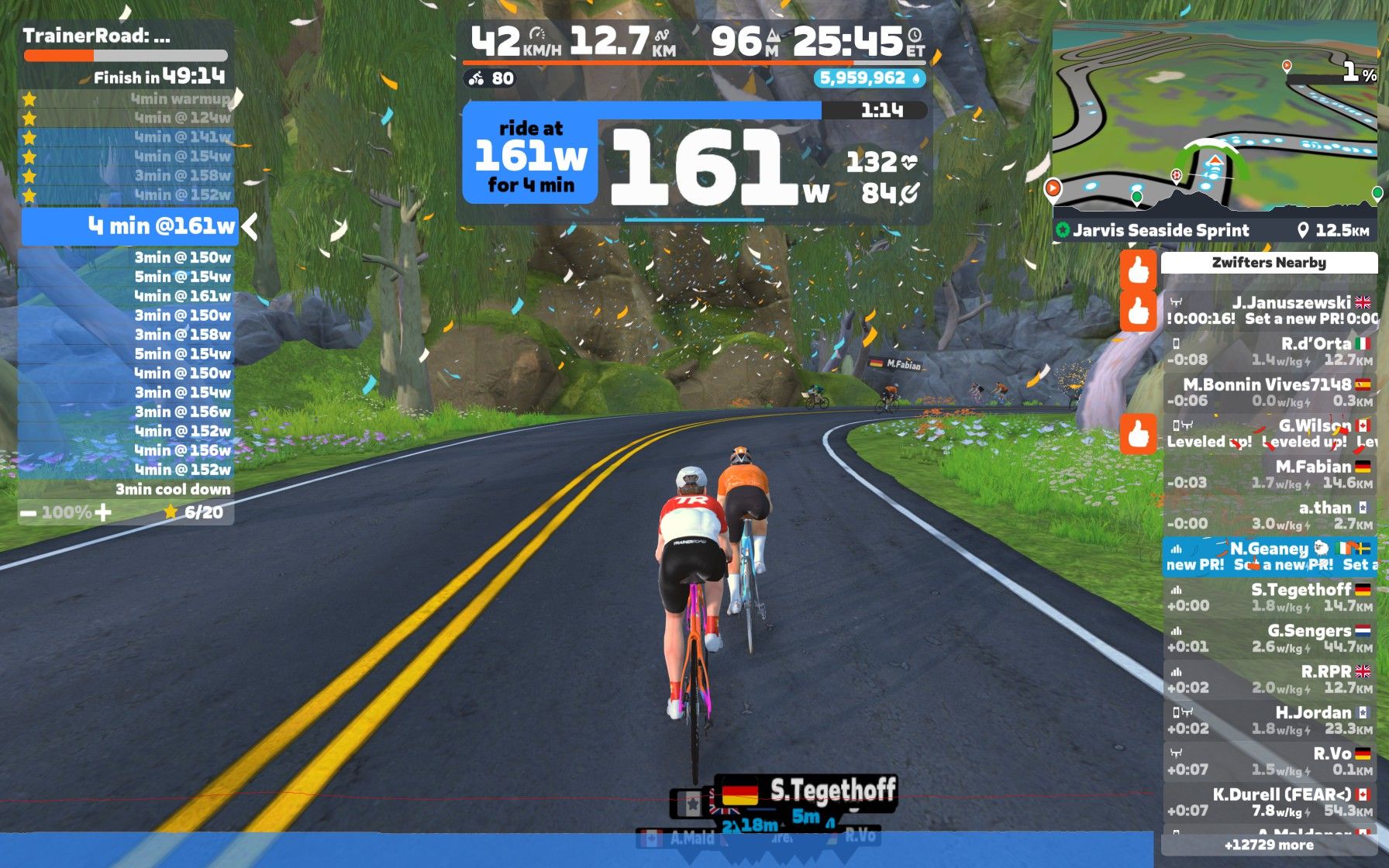
Task: Choose K.Durell (FEAR<) rider row
Action: tap(1269, 803)
